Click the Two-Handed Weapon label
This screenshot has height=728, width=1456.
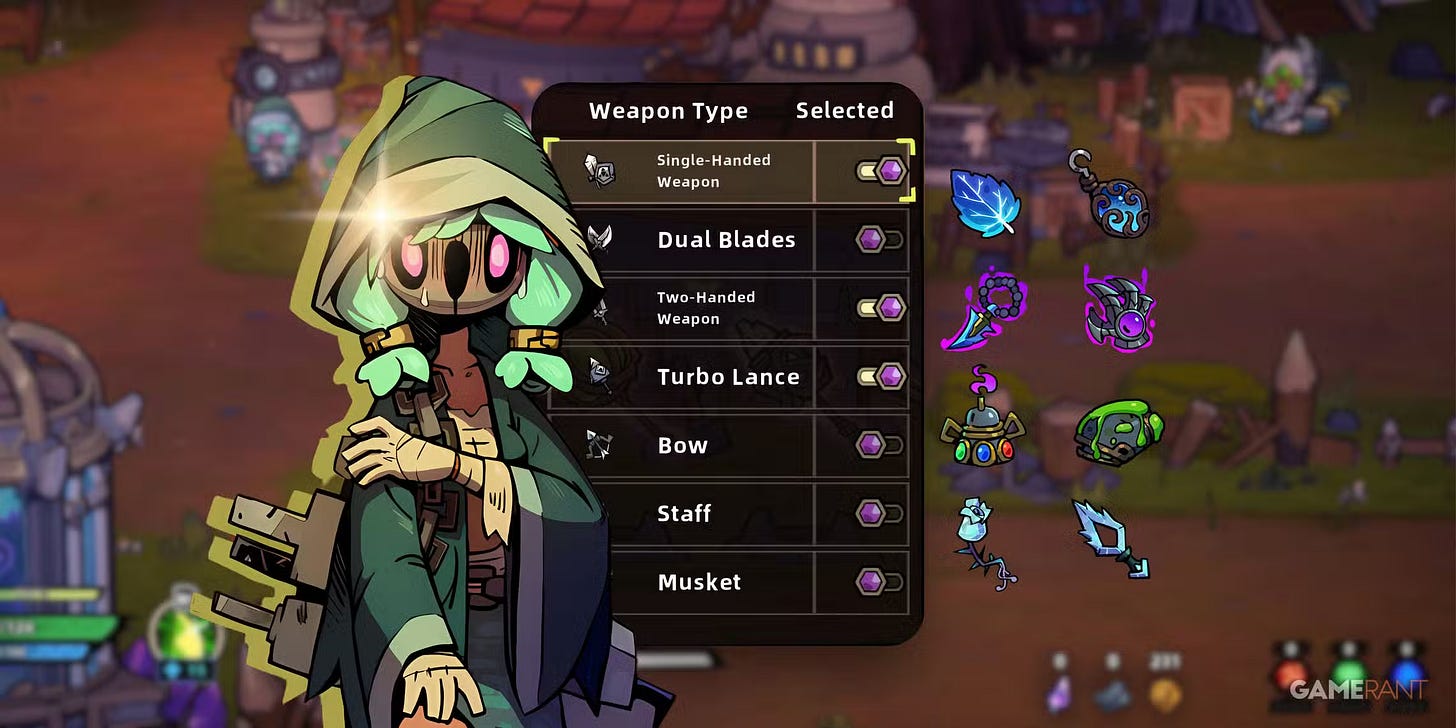click(x=705, y=308)
